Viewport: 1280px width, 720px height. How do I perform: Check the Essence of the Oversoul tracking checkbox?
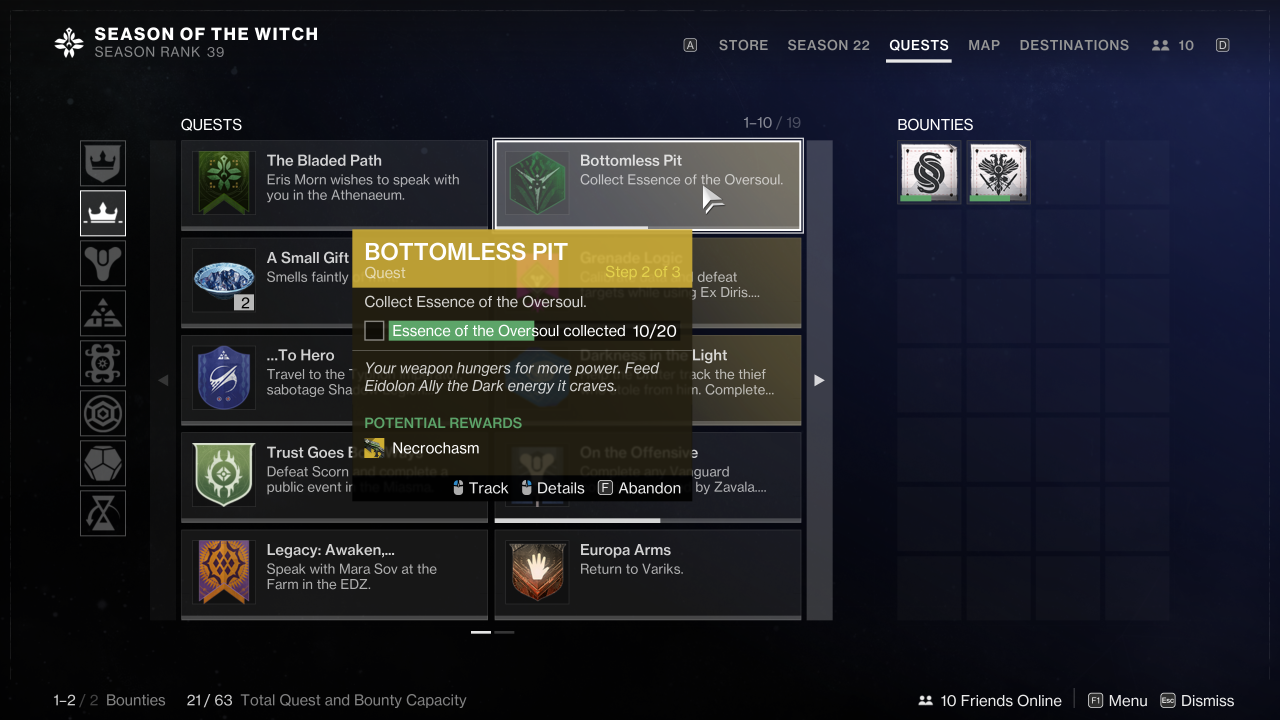click(374, 330)
